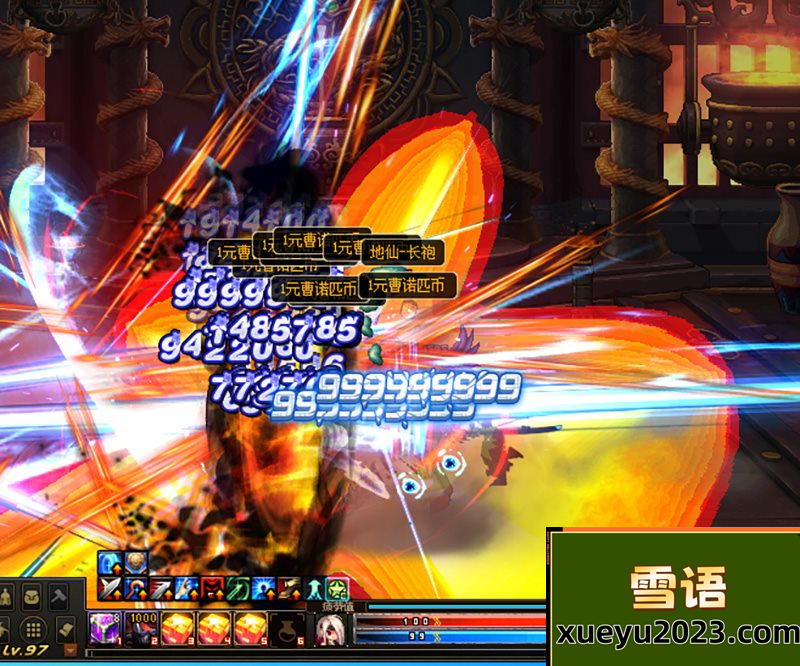Open the character silhouette menu button
Screen dimensions: 800x666
pos(6,597)
